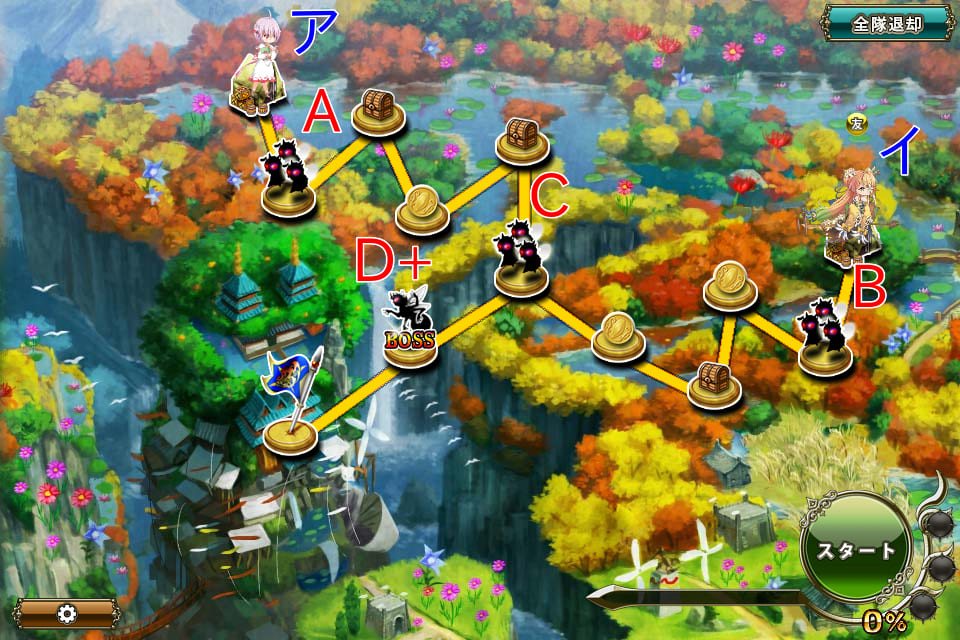Choose the enemy node labeled B

pos(826,334)
